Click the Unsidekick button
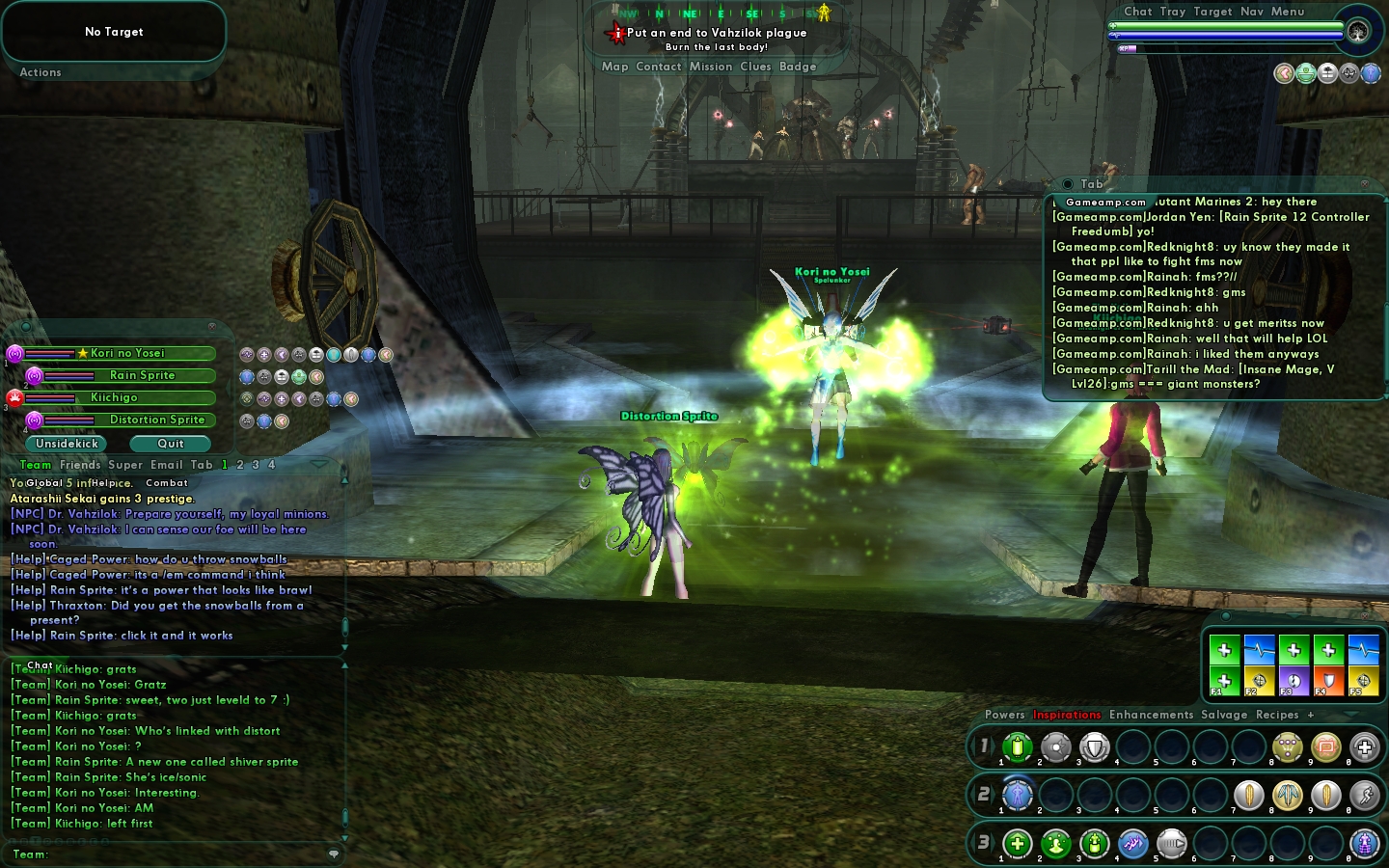 (x=67, y=444)
